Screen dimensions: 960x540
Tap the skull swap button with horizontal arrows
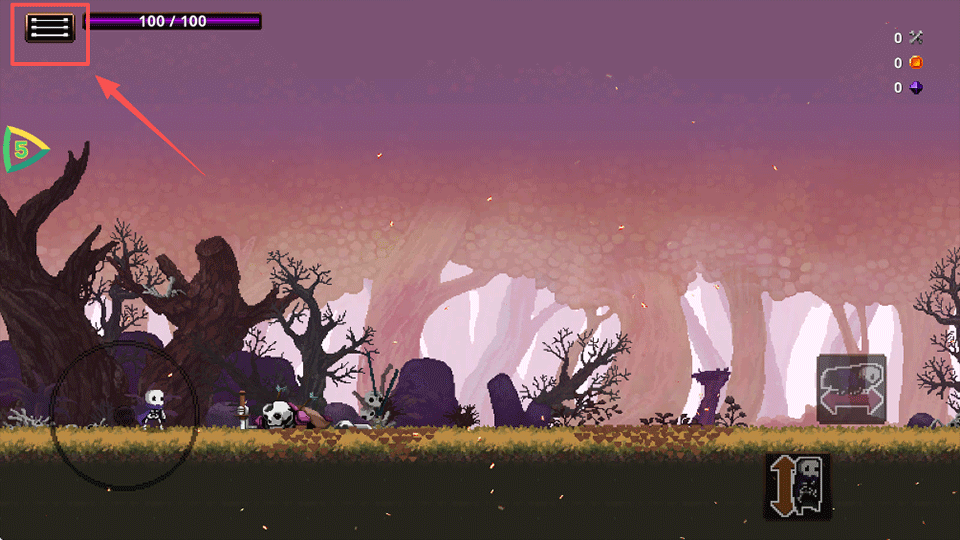(x=851, y=389)
